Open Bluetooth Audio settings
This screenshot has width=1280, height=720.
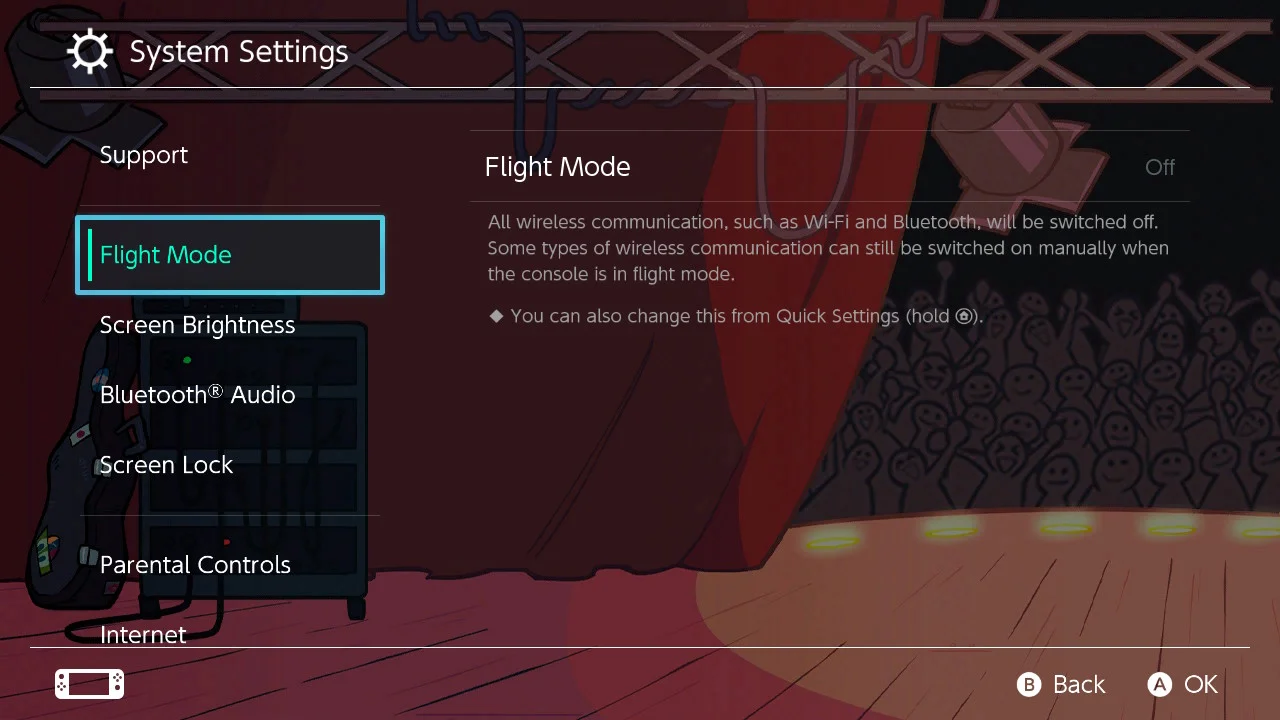click(x=198, y=395)
